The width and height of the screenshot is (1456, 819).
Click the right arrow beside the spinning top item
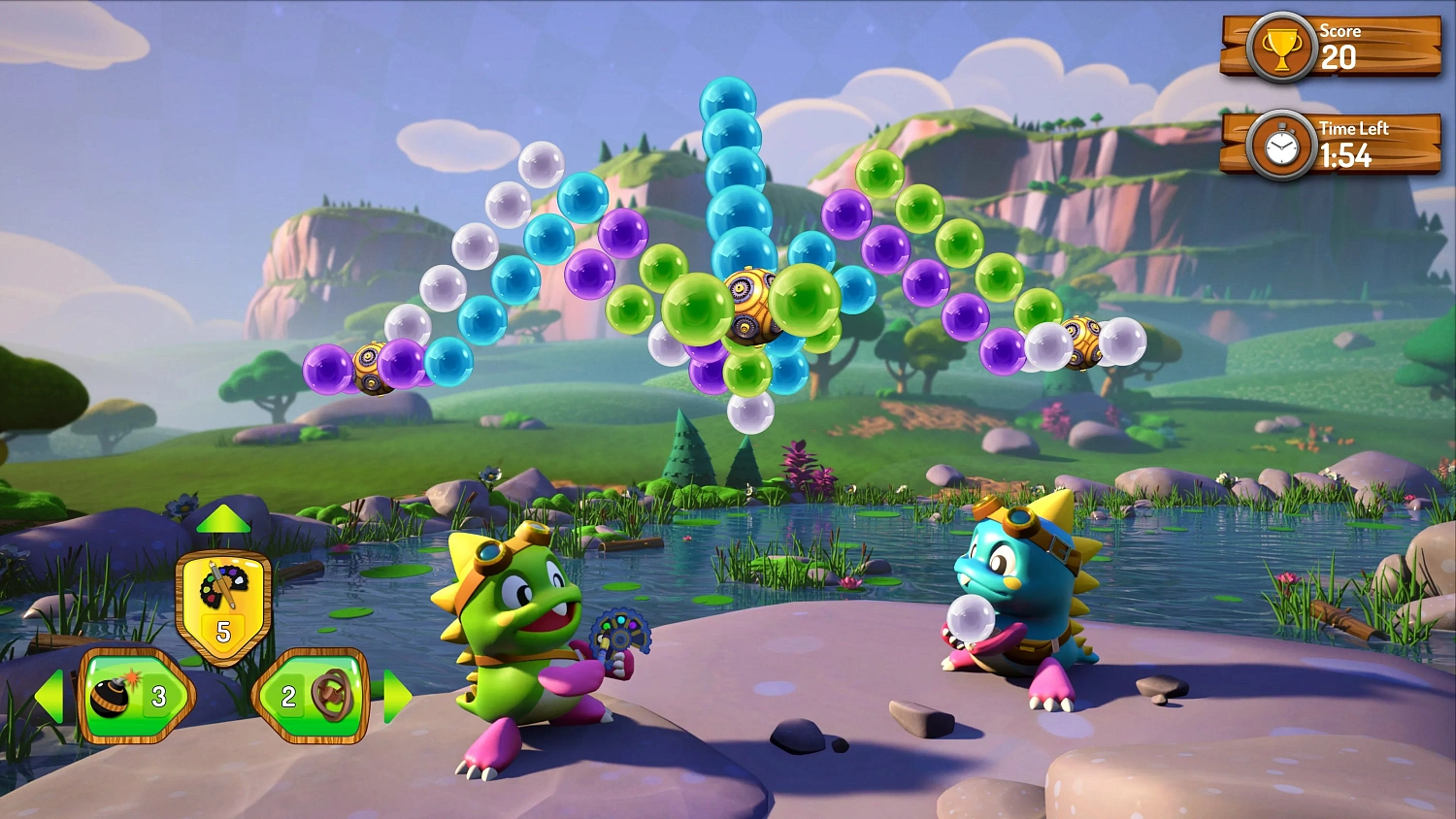pyautogui.click(x=398, y=694)
